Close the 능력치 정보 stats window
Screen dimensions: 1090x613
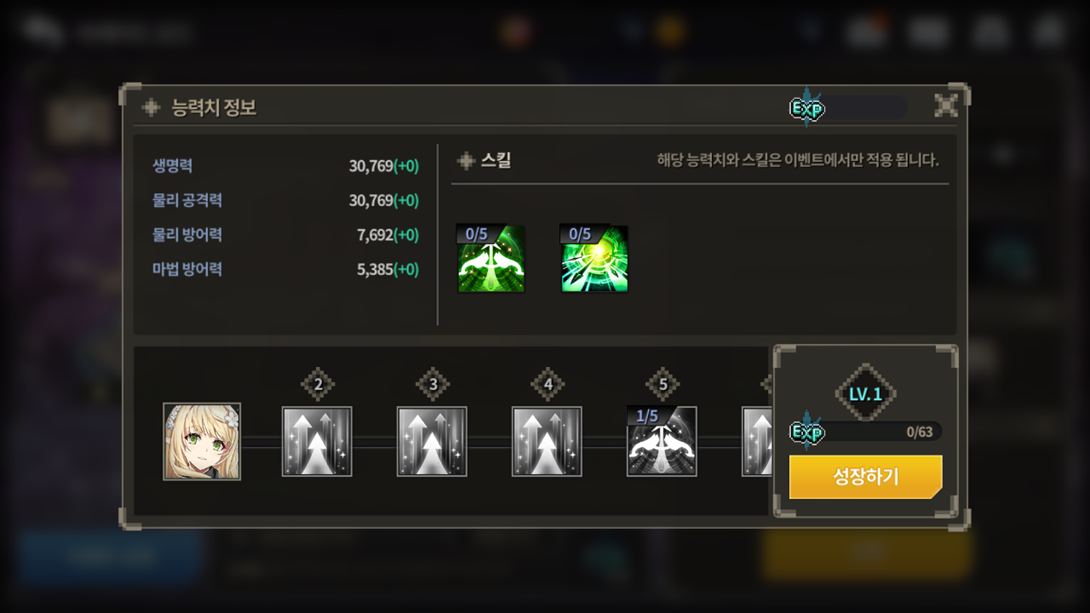945,106
